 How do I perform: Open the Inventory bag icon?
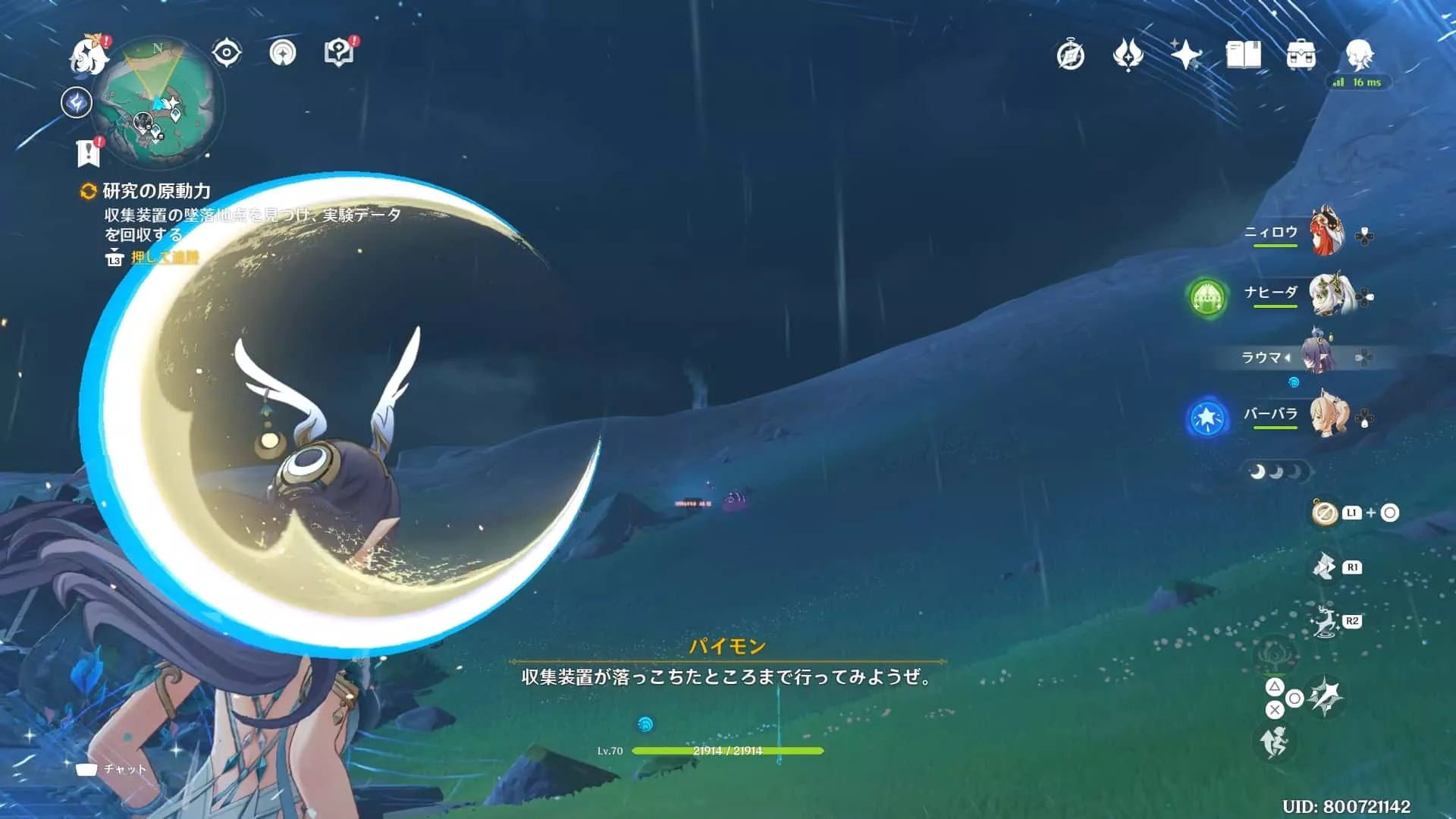[x=1301, y=55]
